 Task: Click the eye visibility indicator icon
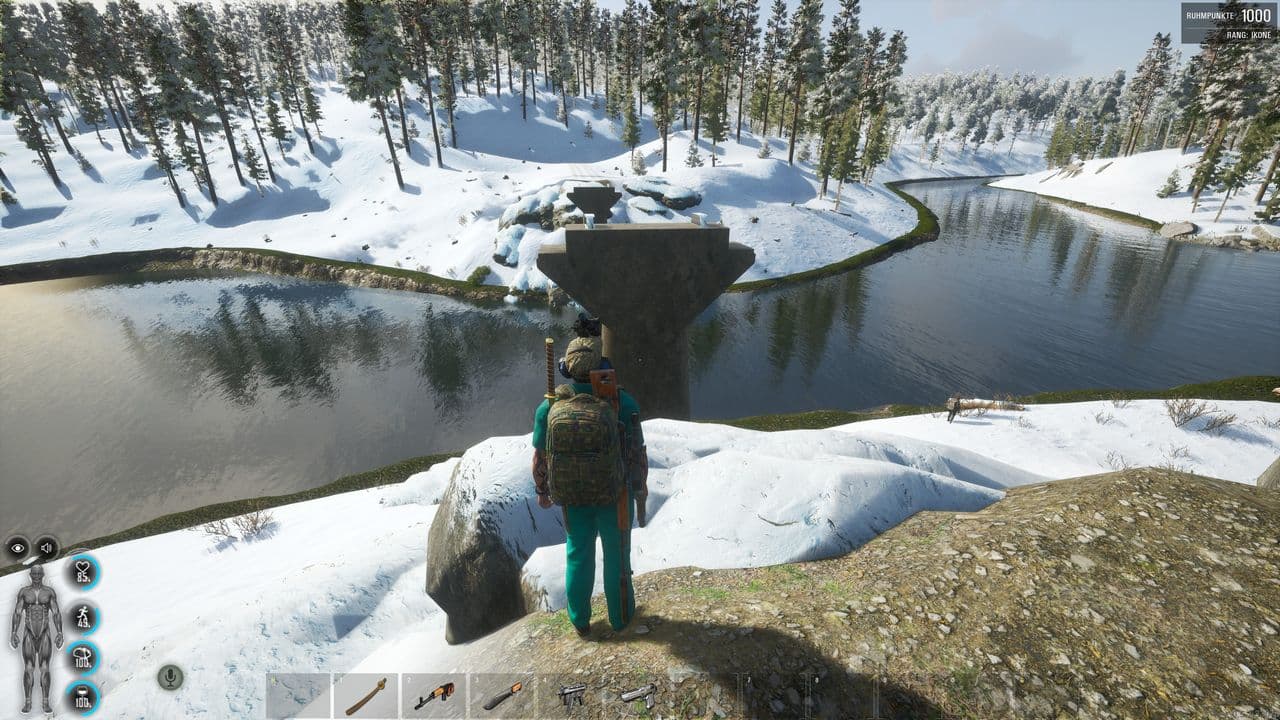pyautogui.click(x=18, y=548)
